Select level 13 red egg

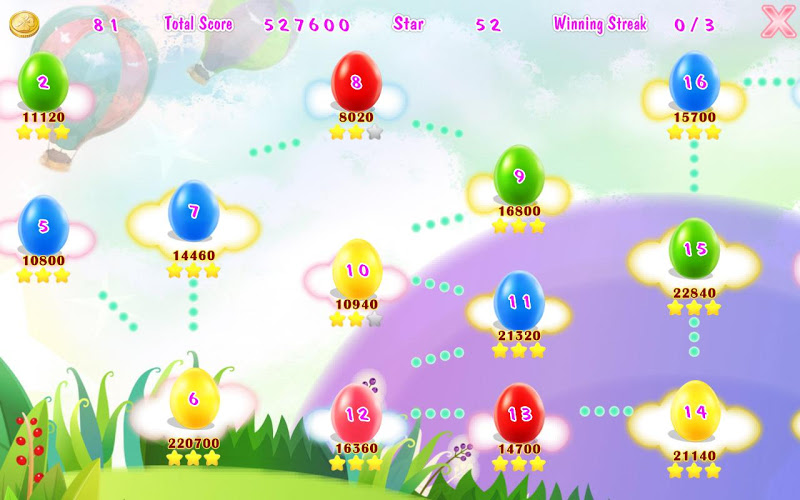[519, 413]
